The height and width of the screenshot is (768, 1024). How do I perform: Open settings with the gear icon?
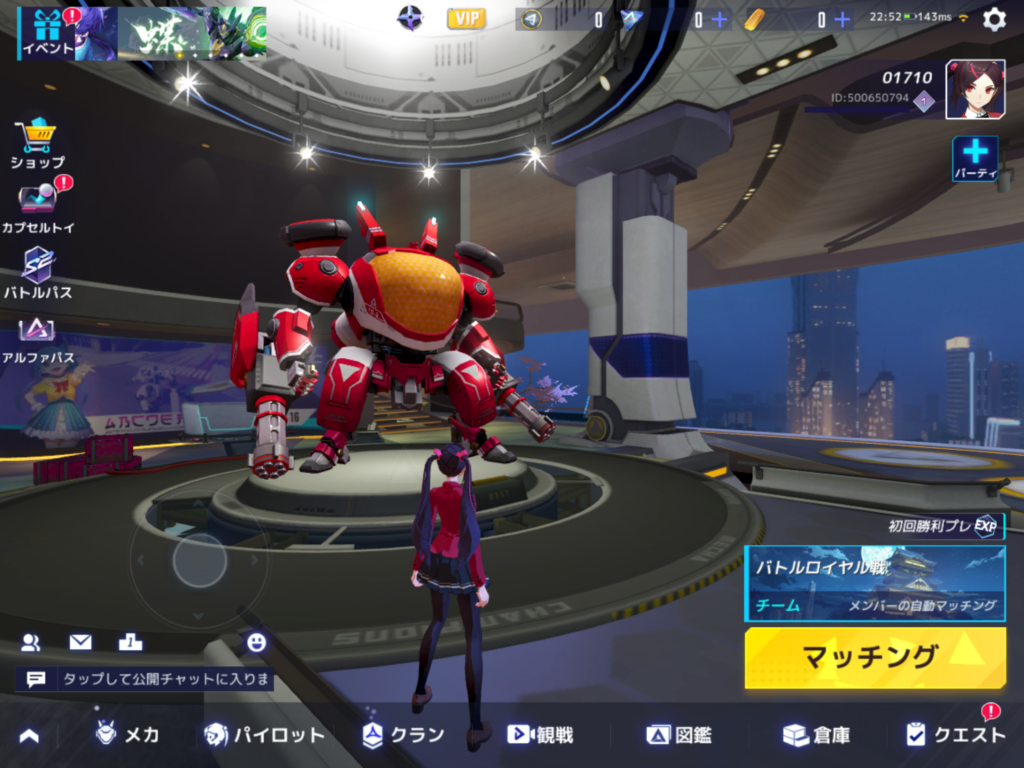tap(994, 19)
